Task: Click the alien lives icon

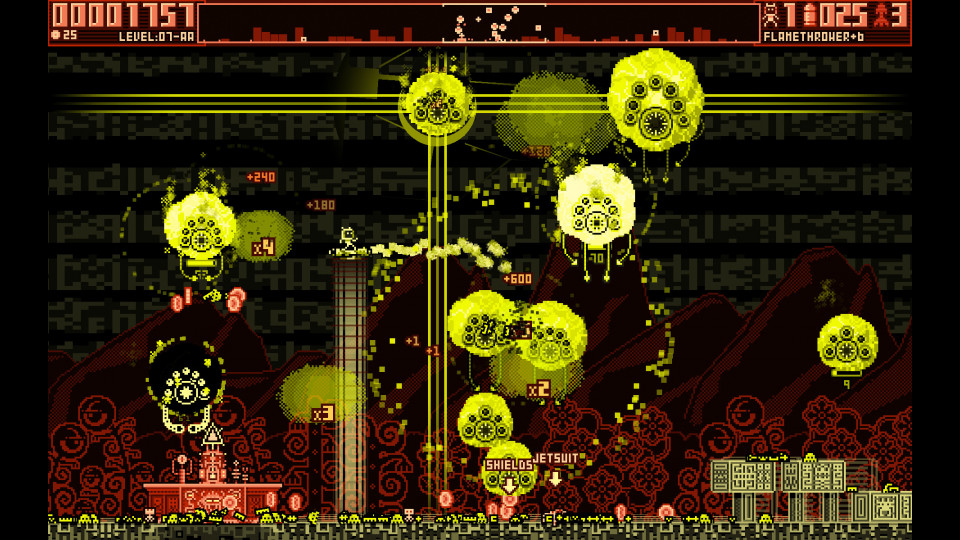Action: (x=772, y=15)
